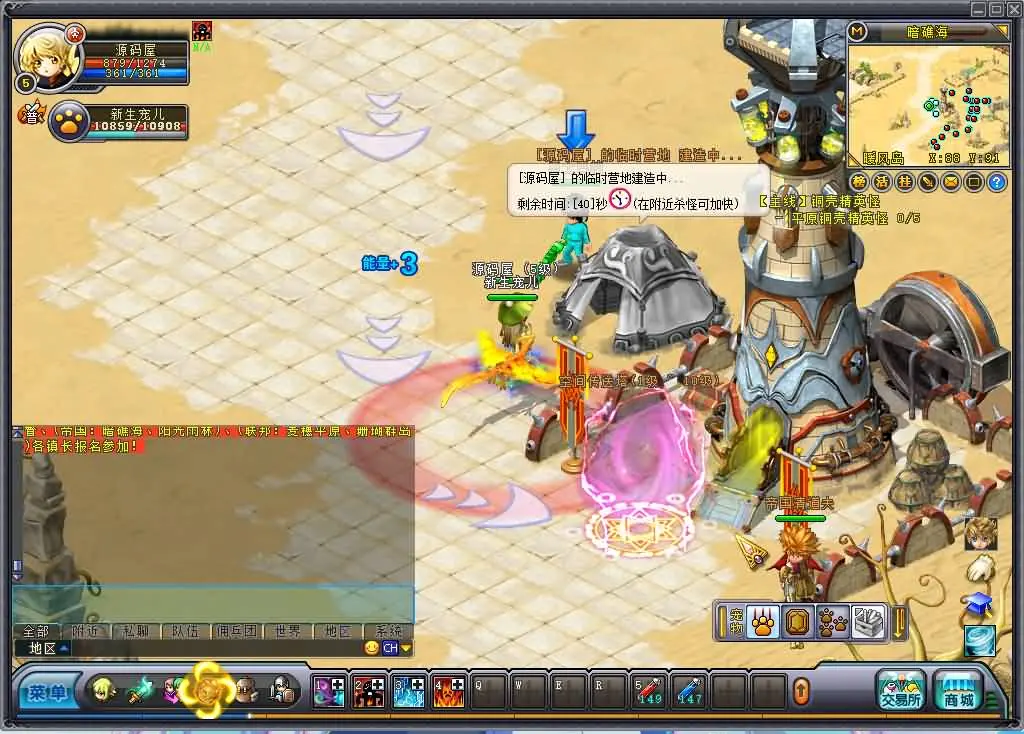Close the game window
Screen dimensions: 1024x734
point(1013,9)
